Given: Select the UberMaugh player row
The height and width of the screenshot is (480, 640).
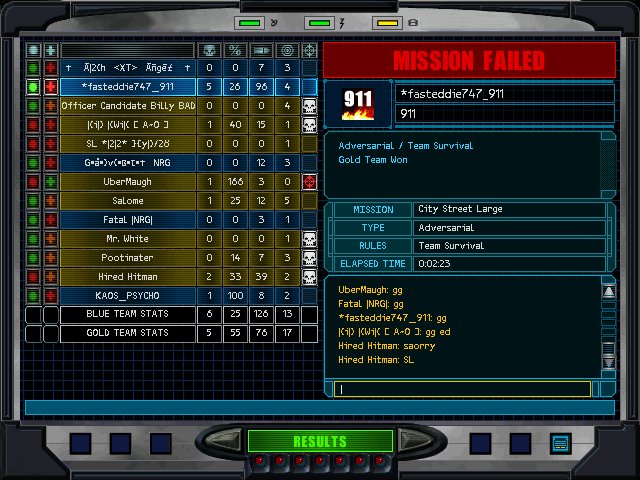Looking at the screenshot, I should (127, 182).
